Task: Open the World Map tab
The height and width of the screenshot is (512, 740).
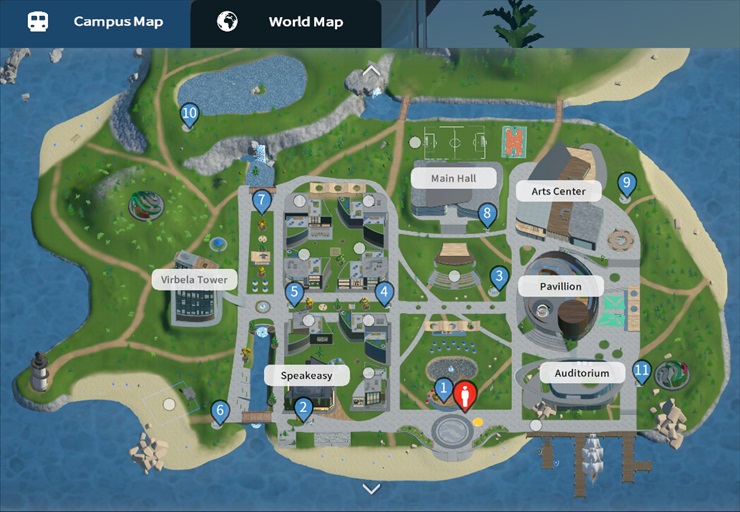Action: click(x=285, y=22)
